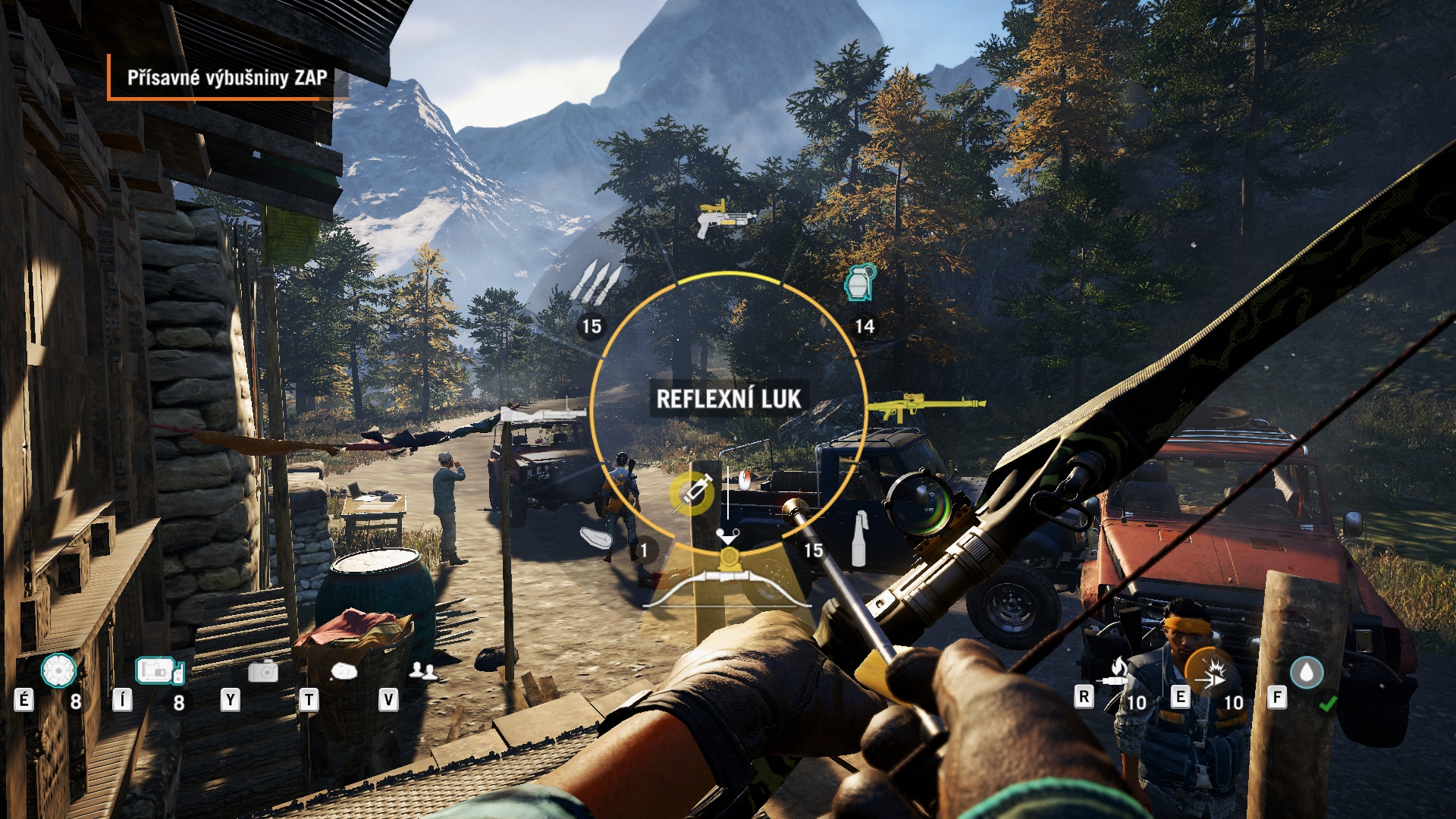Select the water drop icon
The image size is (1456, 819).
click(x=1306, y=673)
